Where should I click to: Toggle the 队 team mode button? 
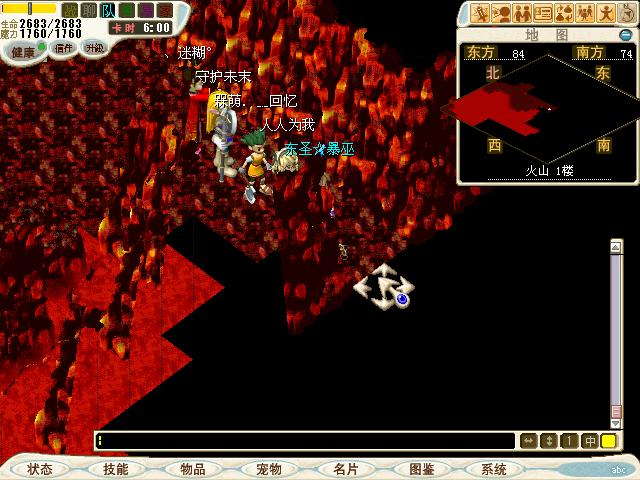(x=108, y=10)
